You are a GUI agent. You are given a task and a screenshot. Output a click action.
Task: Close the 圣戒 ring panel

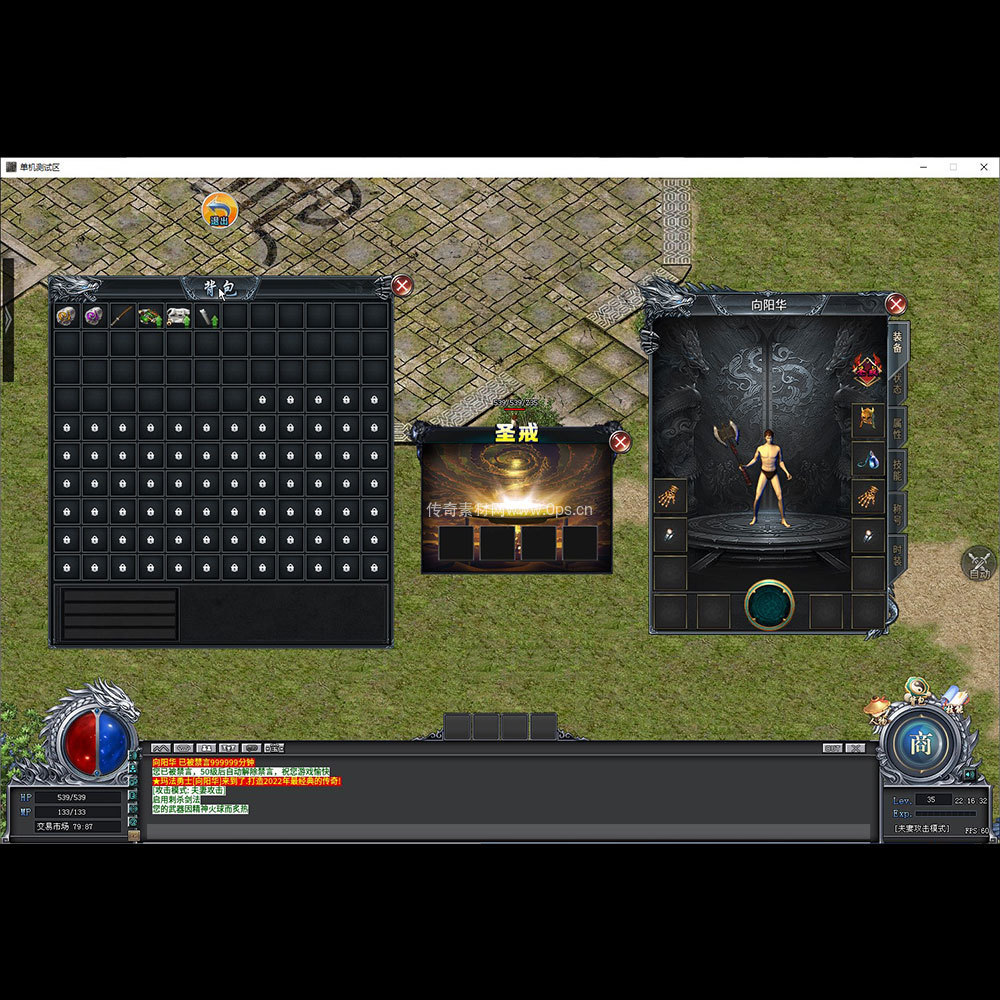pos(620,442)
